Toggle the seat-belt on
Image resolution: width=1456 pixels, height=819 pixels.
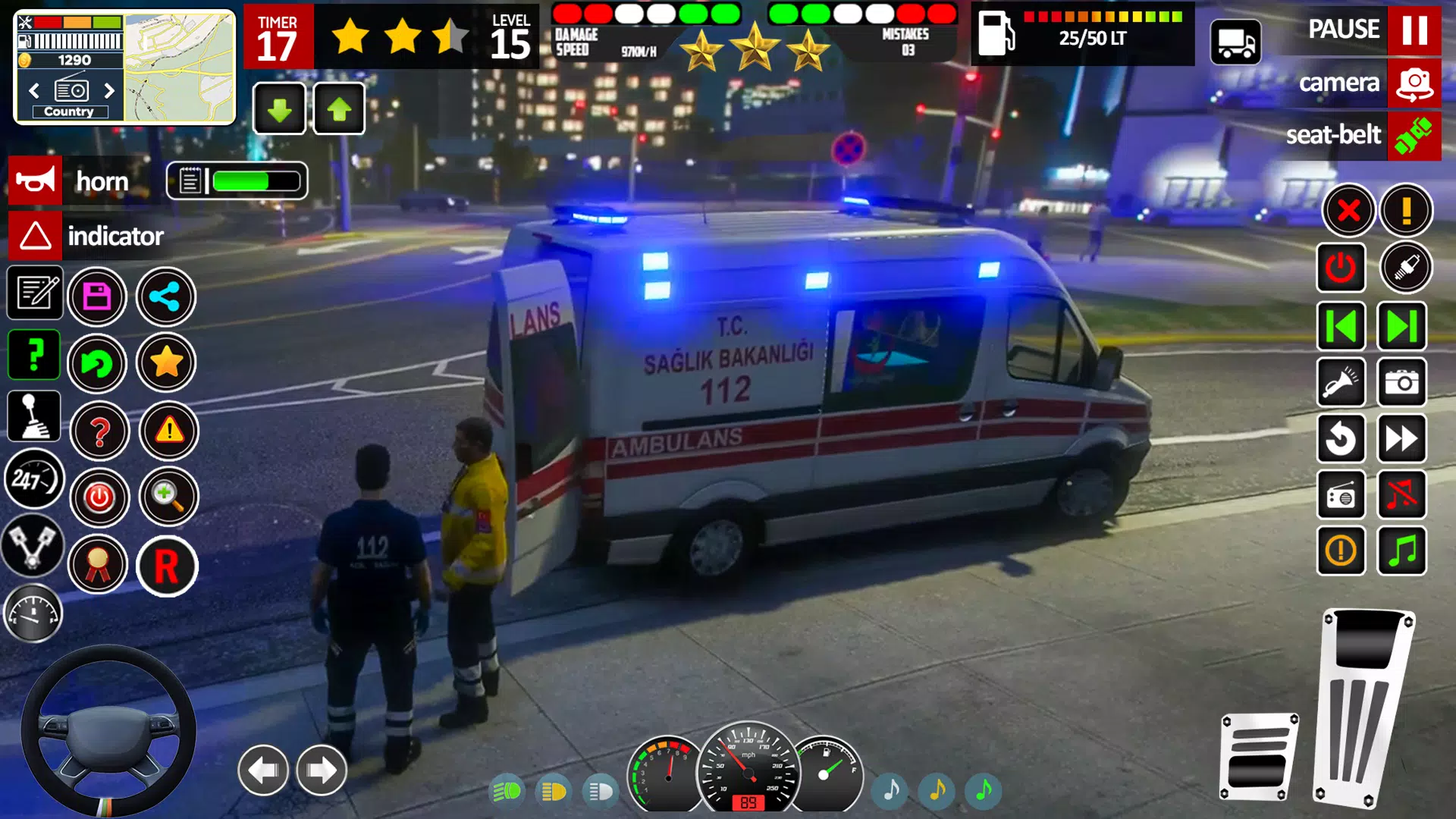pyautogui.click(x=1415, y=136)
